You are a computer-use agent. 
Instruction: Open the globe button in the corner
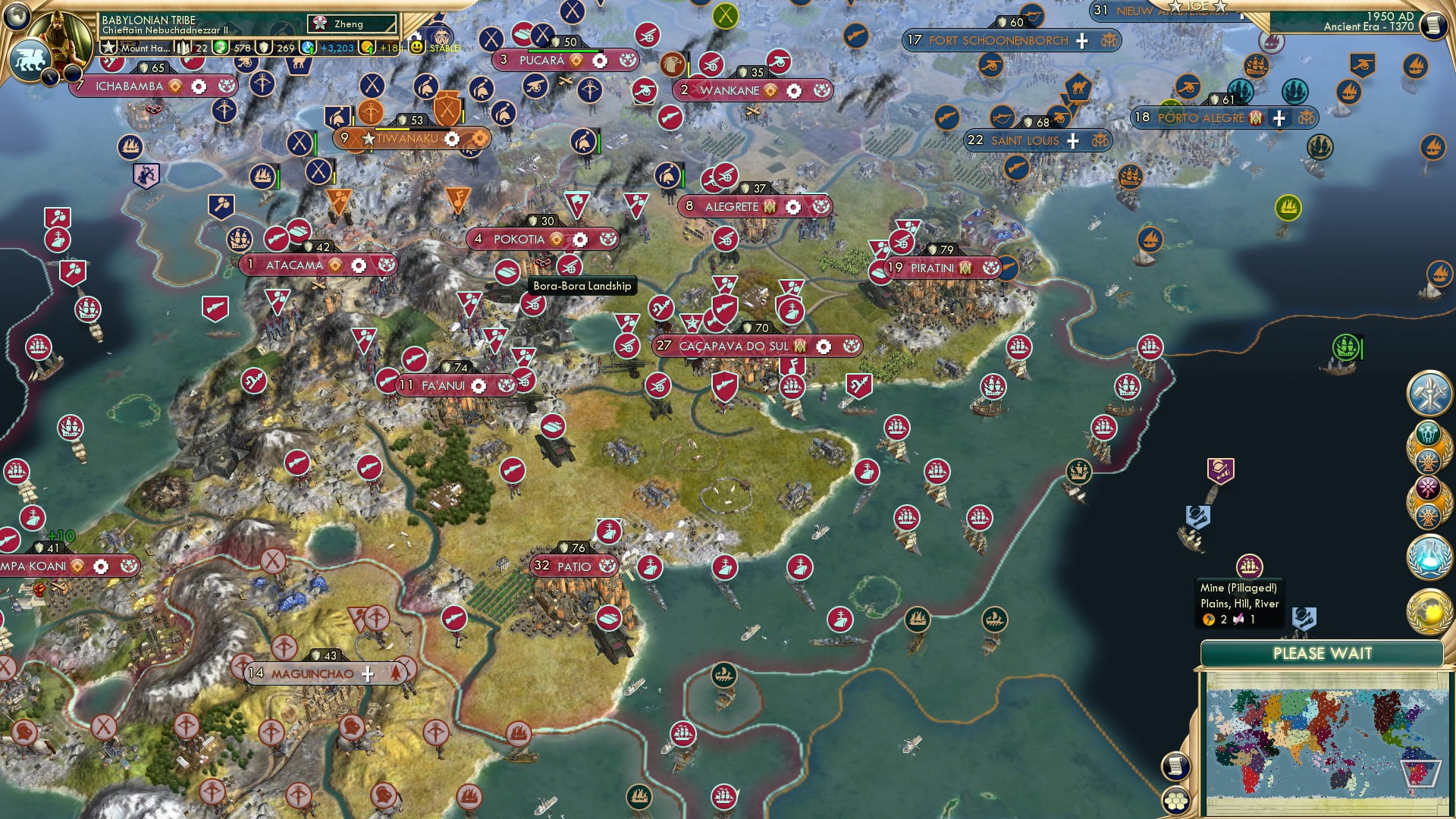tap(17, 15)
